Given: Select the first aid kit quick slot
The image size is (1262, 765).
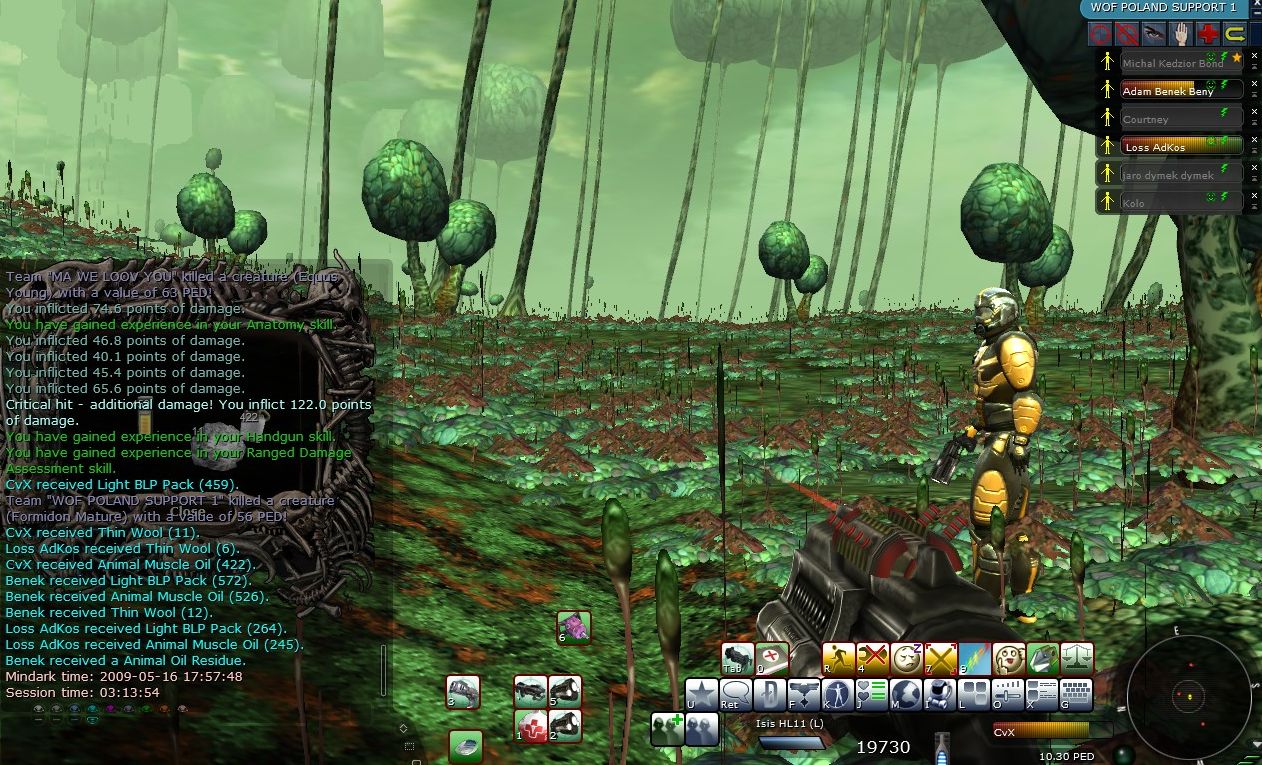Looking at the screenshot, I should click(x=531, y=726).
